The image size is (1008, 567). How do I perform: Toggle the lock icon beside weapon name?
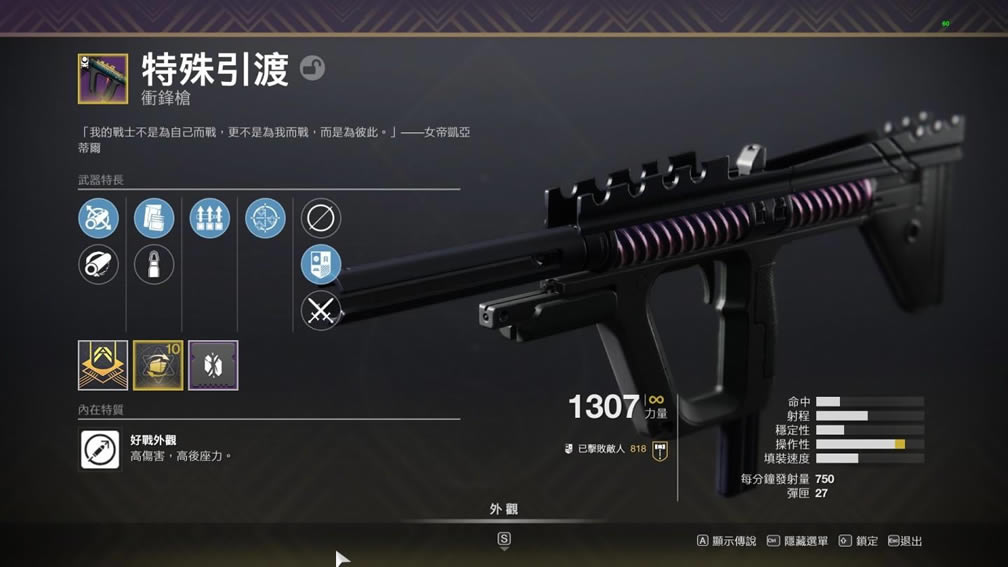pos(312,69)
